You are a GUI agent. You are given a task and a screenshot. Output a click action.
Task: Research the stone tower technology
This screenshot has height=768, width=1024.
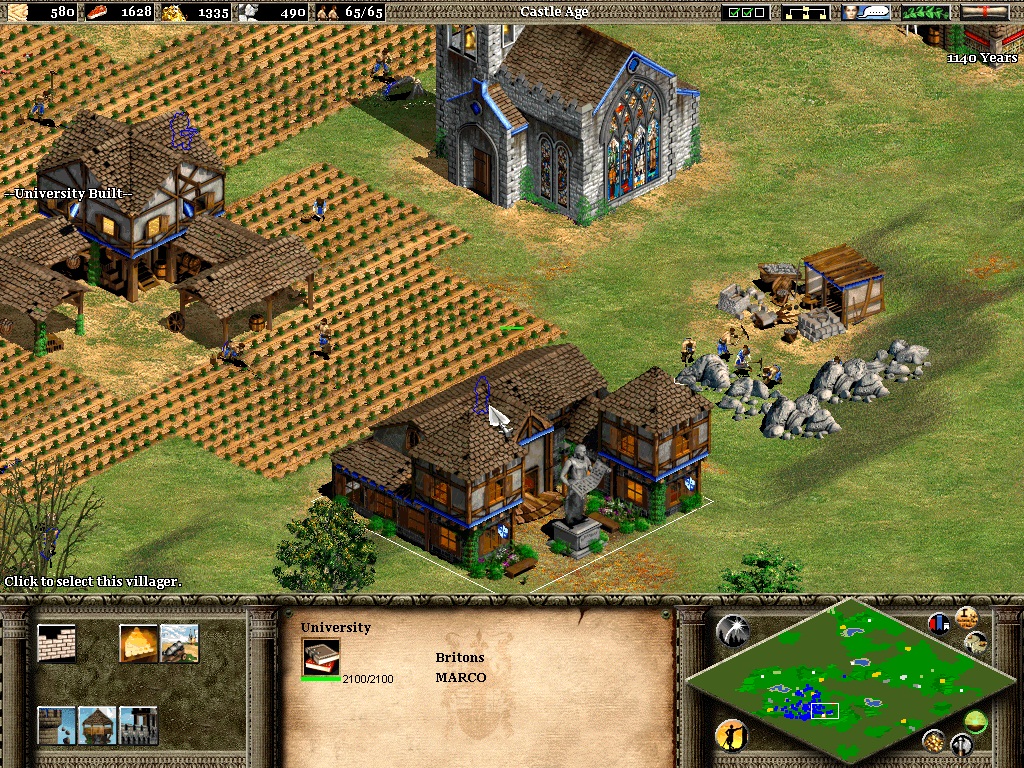(x=56, y=725)
